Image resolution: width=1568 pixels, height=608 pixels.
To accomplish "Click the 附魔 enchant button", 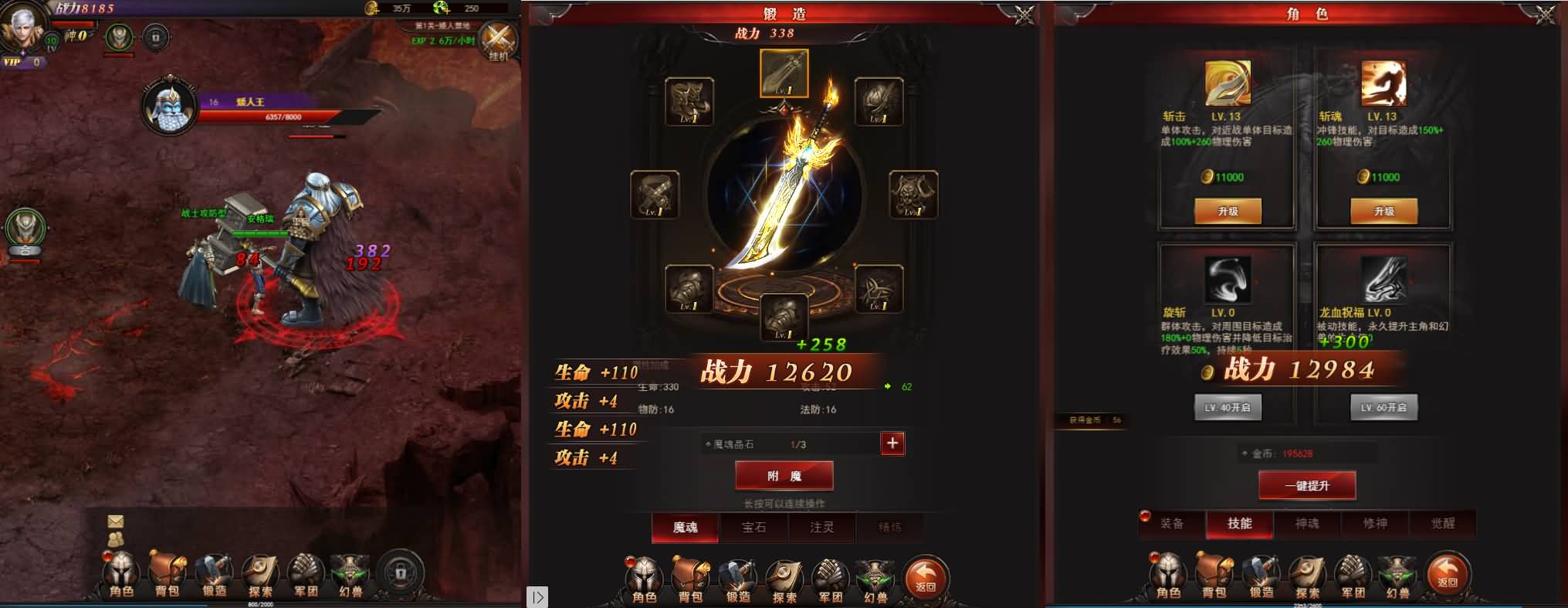I will pyautogui.click(x=785, y=475).
